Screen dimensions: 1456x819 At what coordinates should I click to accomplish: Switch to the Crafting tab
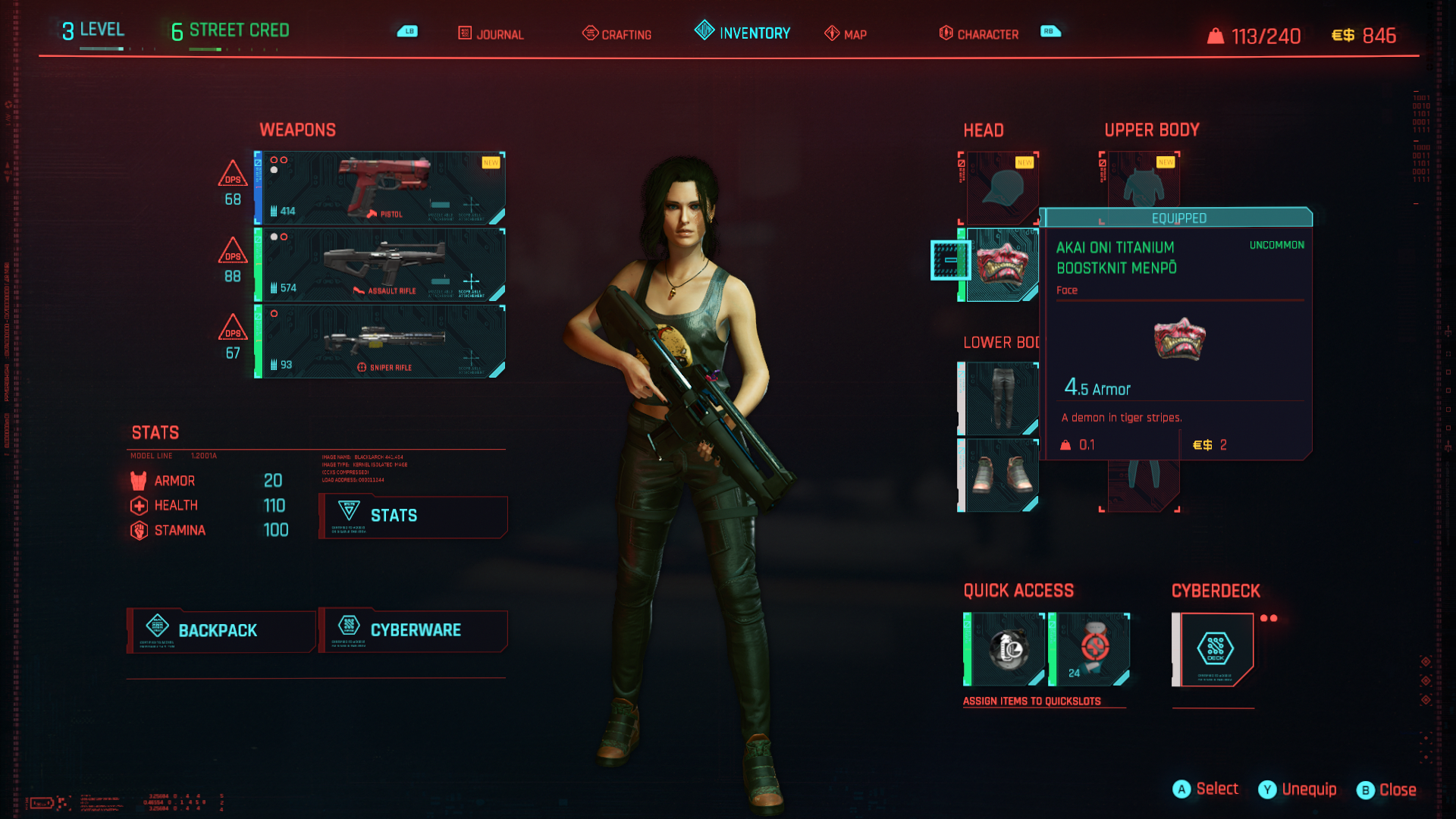[617, 34]
